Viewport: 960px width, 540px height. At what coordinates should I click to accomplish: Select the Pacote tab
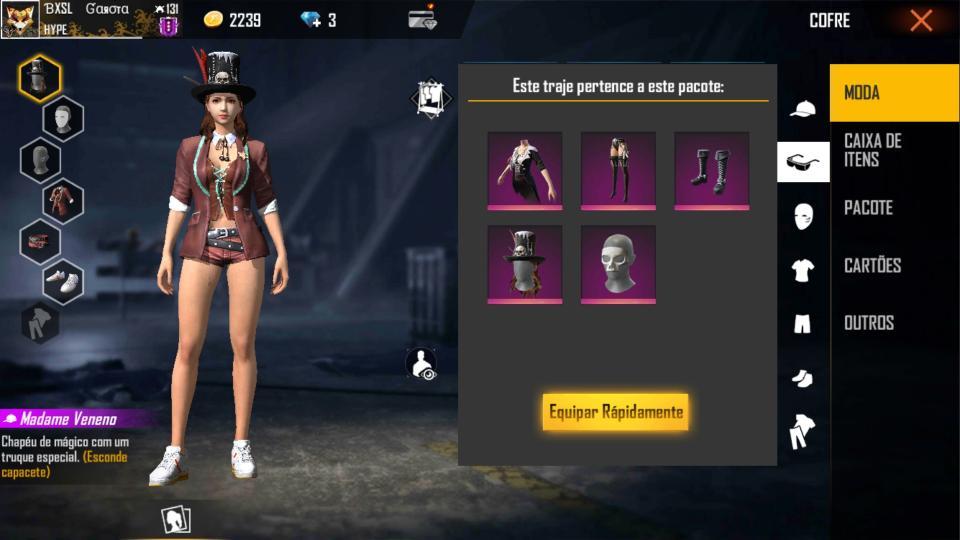tap(893, 208)
